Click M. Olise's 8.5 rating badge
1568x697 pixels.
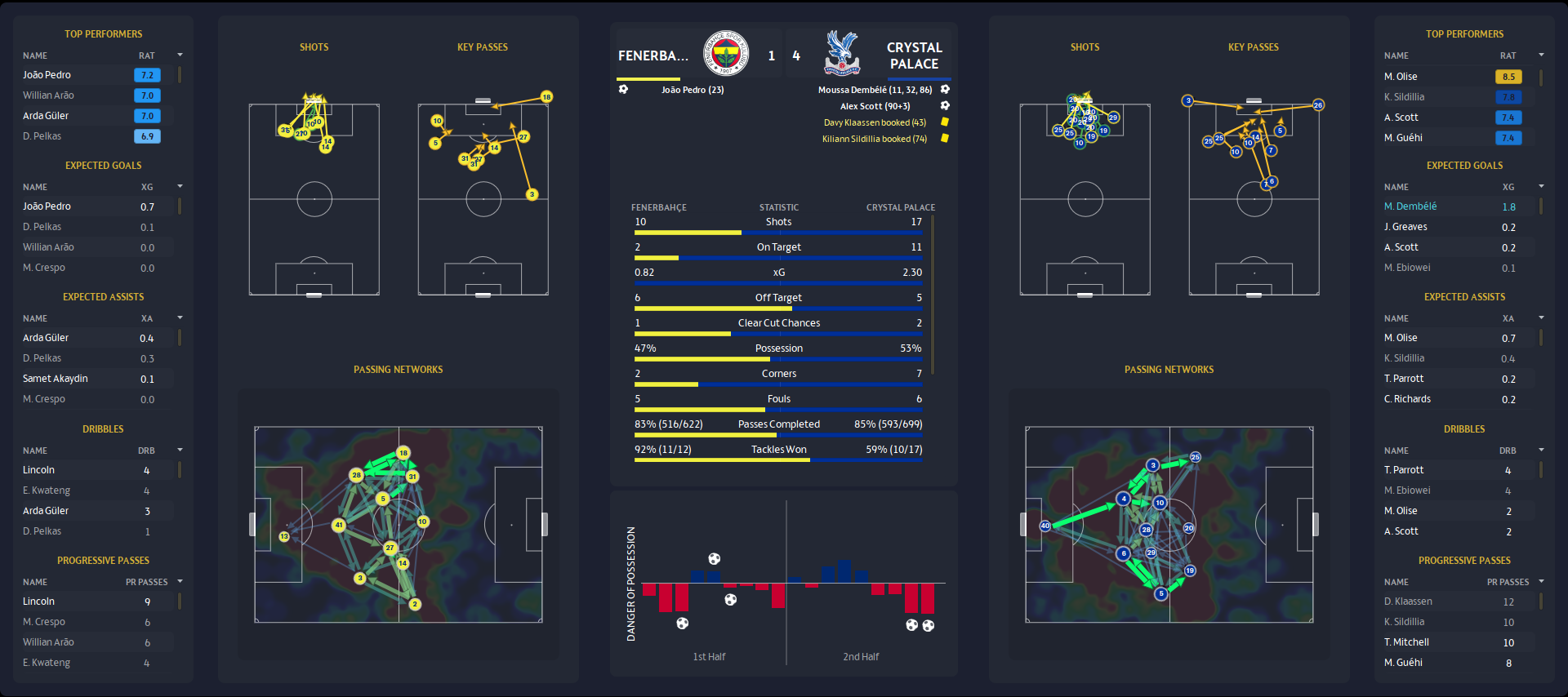(x=1510, y=76)
